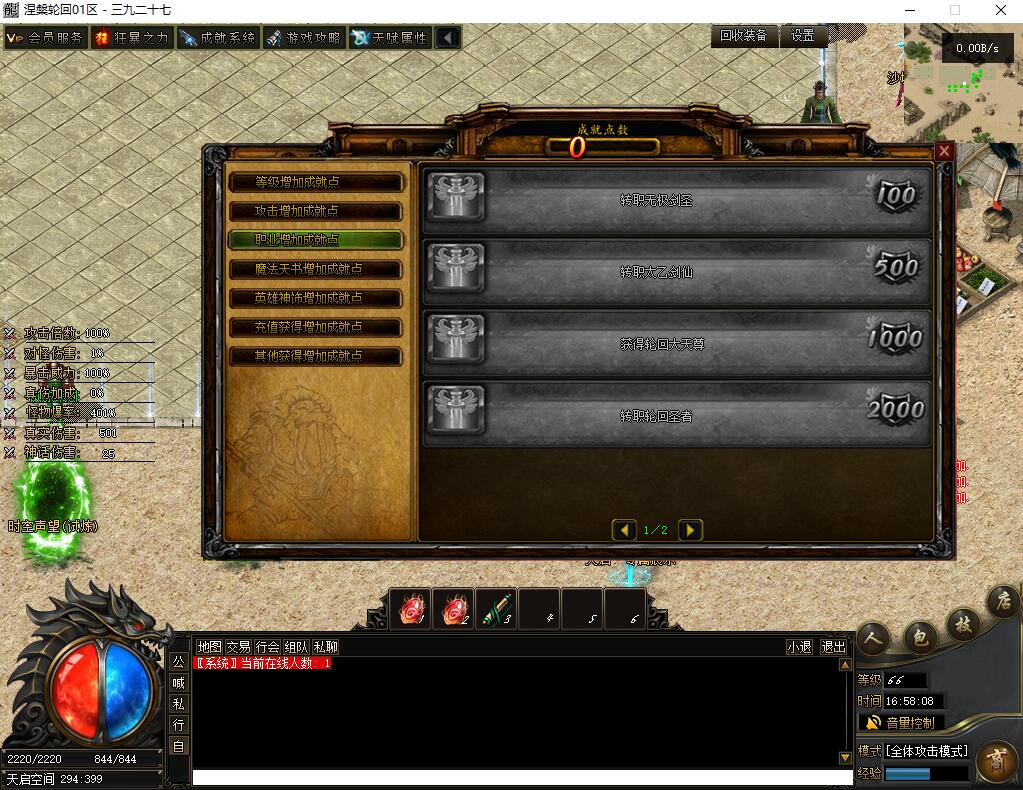Open the 天赋属性 talent panel

coord(390,38)
